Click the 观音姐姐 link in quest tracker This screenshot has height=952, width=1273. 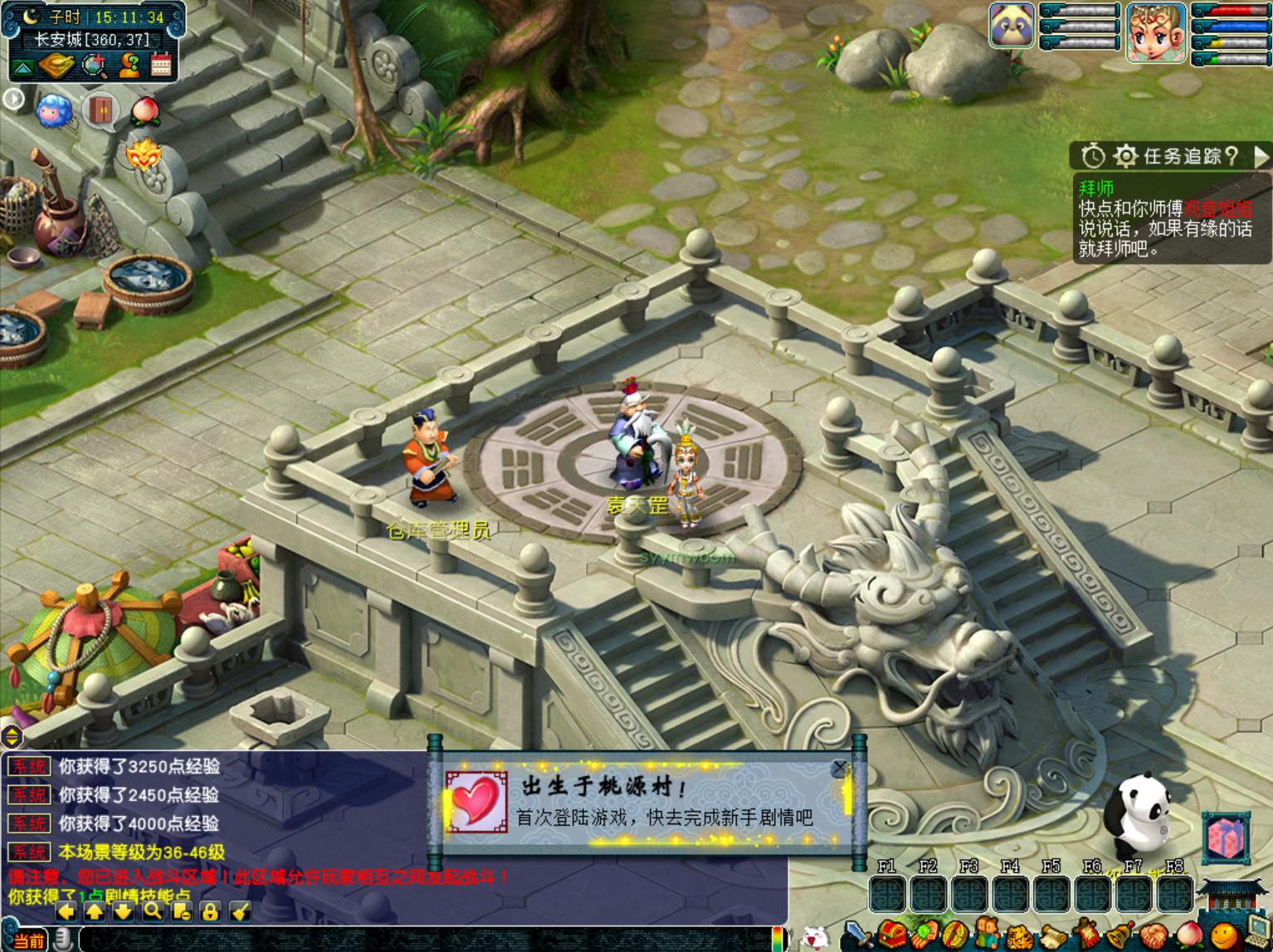[1217, 207]
